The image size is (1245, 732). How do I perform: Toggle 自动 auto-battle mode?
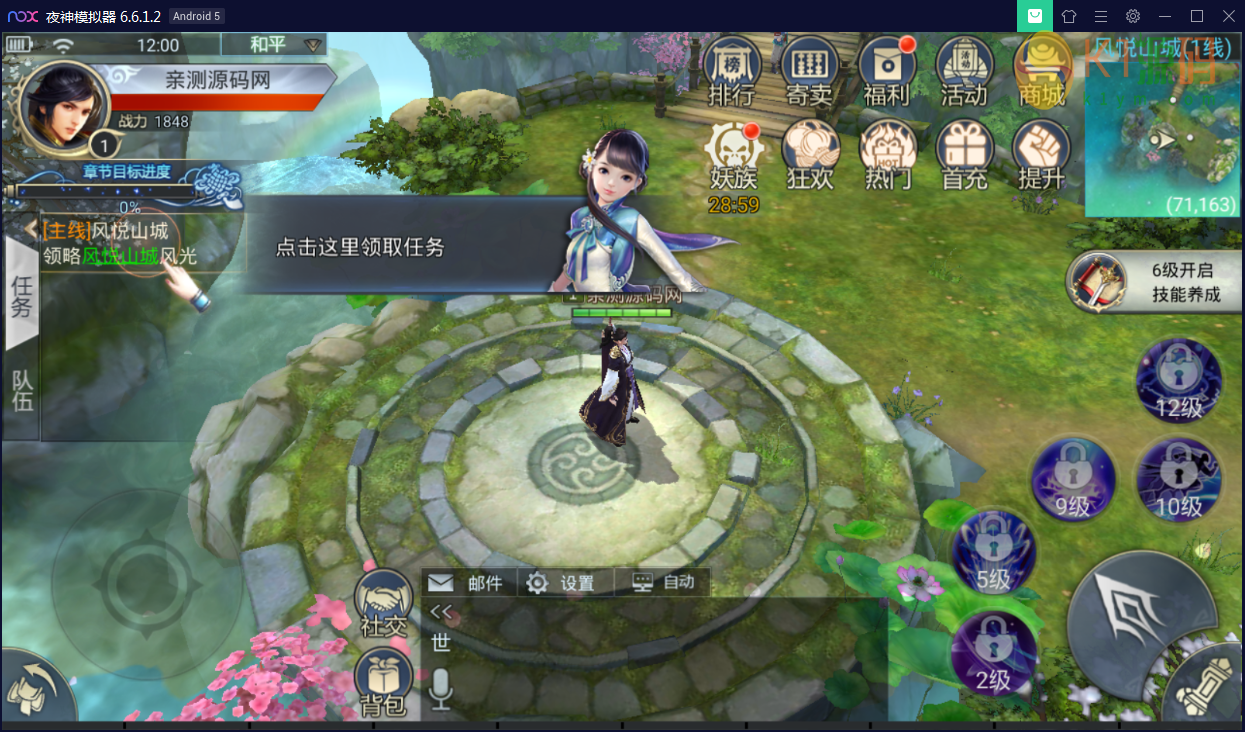pyautogui.click(x=664, y=582)
